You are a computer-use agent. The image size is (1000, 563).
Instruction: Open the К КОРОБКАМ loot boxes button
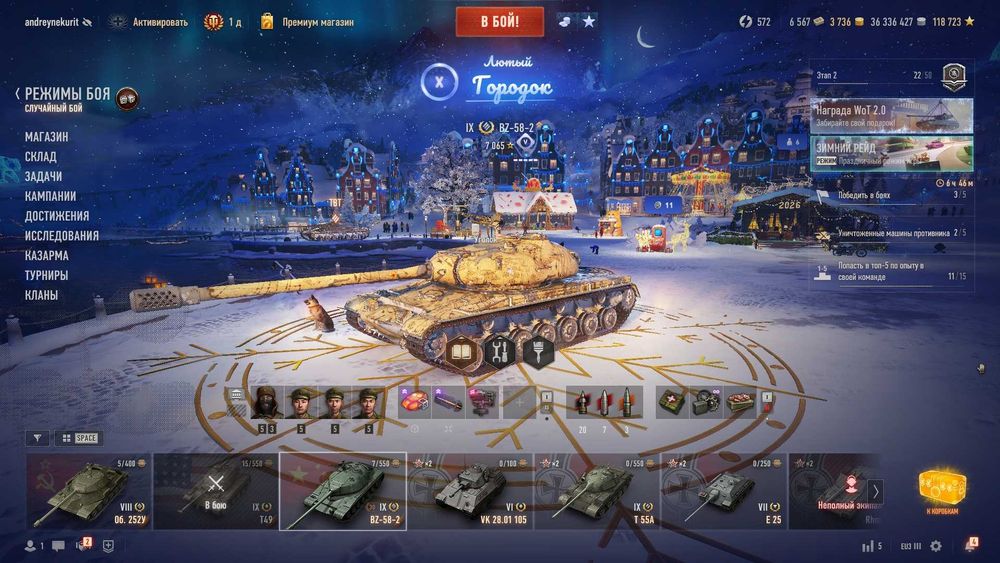click(941, 491)
